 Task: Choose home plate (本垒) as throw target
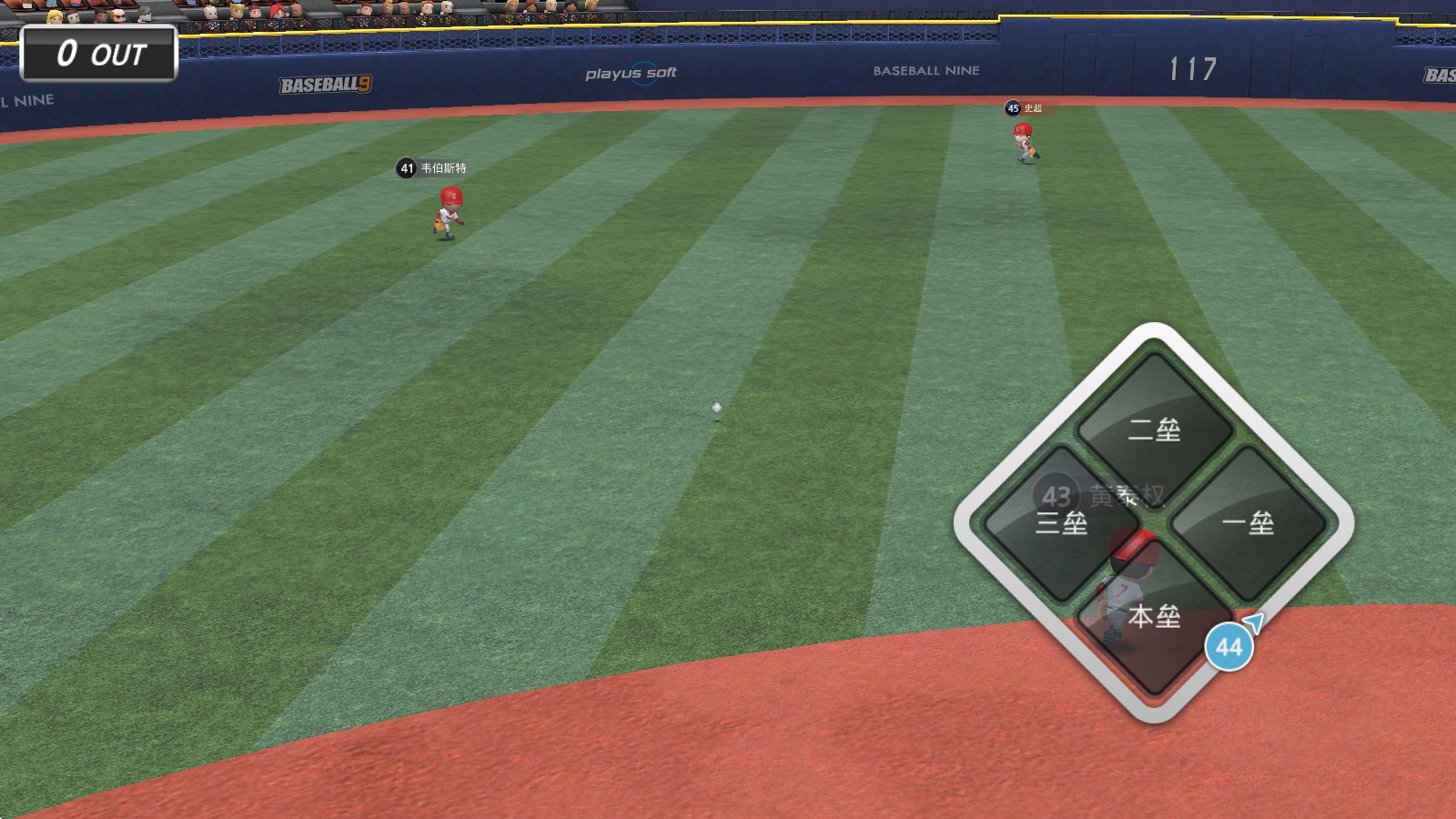(x=1154, y=616)
